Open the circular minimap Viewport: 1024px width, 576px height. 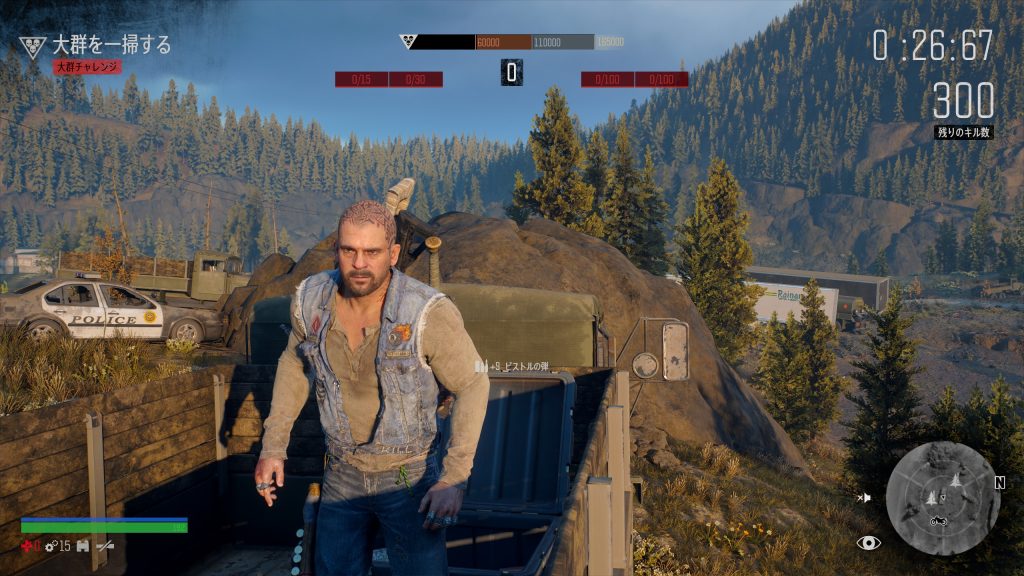(x=941, y=497)
